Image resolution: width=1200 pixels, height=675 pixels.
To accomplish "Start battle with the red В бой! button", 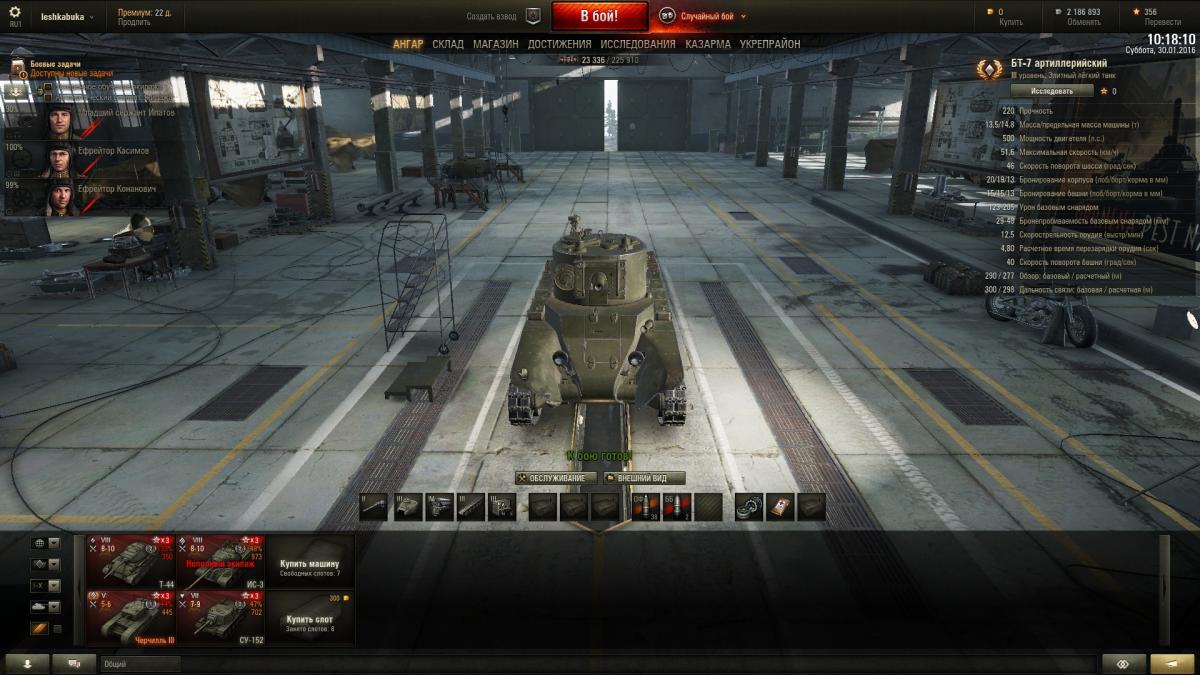I will click(599, 16).
